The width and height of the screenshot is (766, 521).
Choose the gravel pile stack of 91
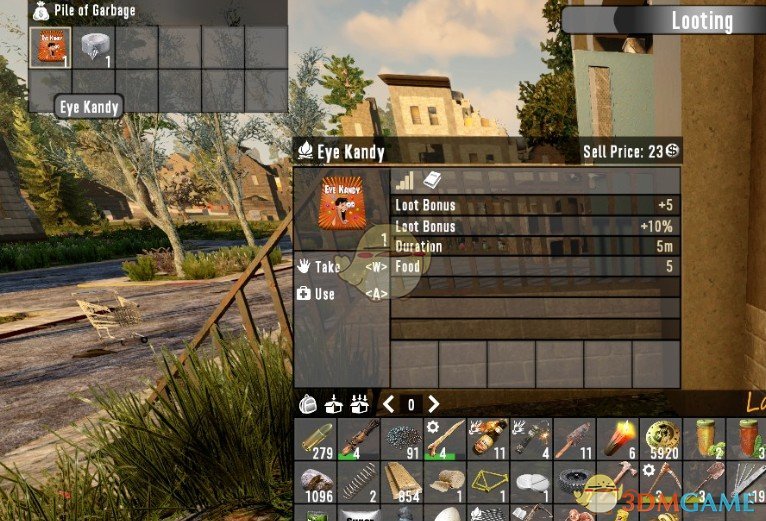point(402,438)
